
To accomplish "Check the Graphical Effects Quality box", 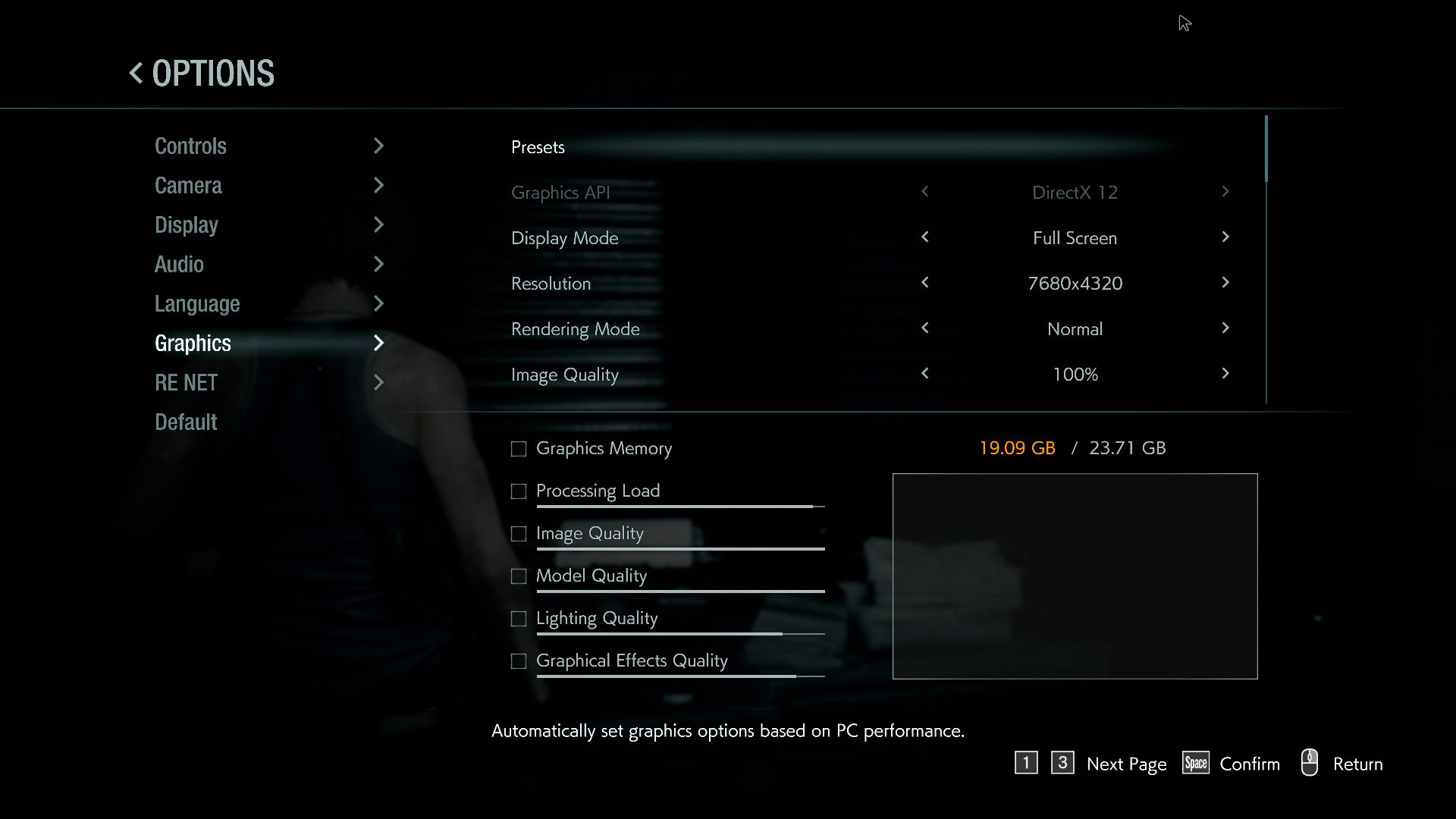I will coord(519,661).
